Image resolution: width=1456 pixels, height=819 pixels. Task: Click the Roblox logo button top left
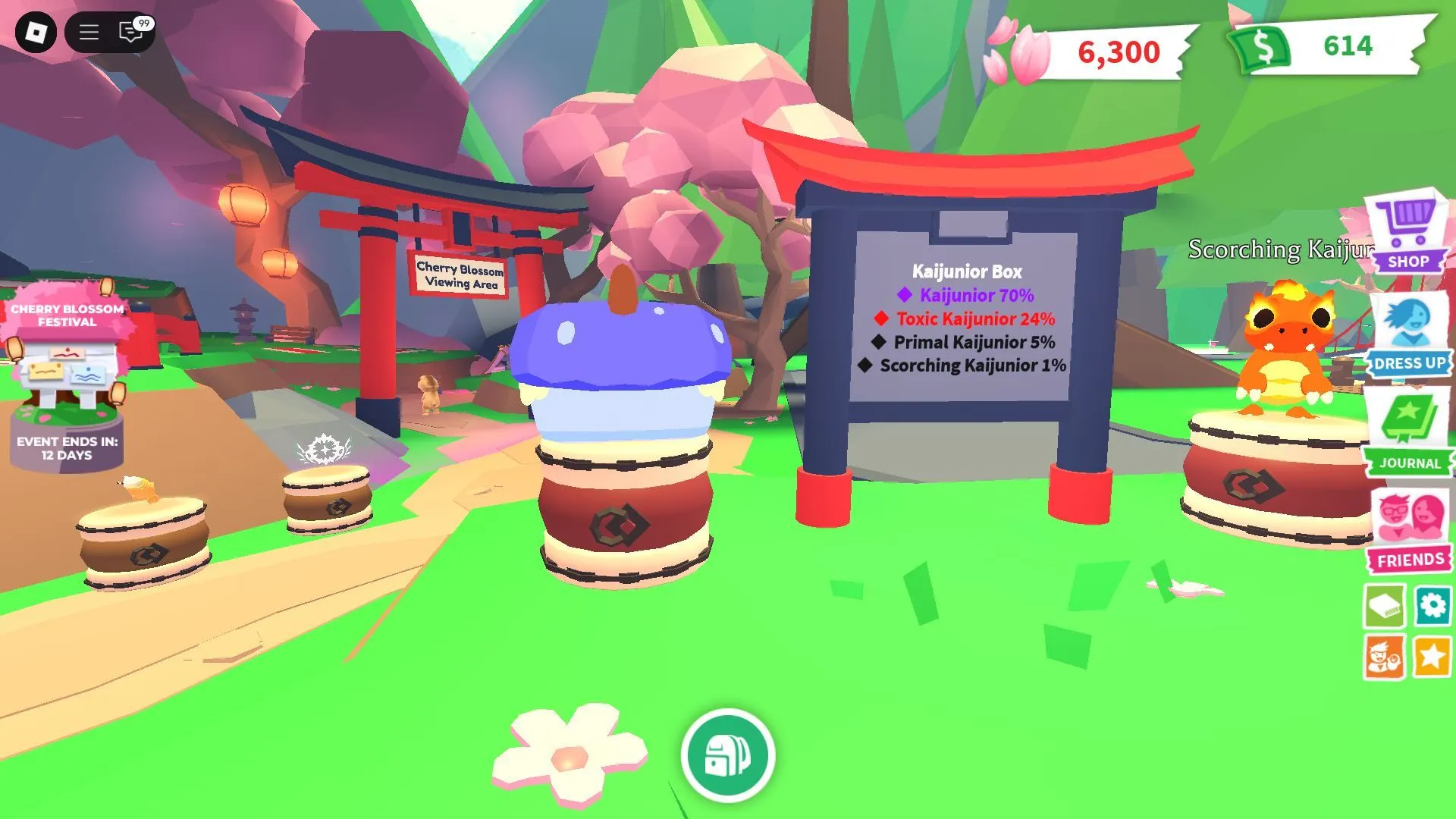[x=36, y=32]
